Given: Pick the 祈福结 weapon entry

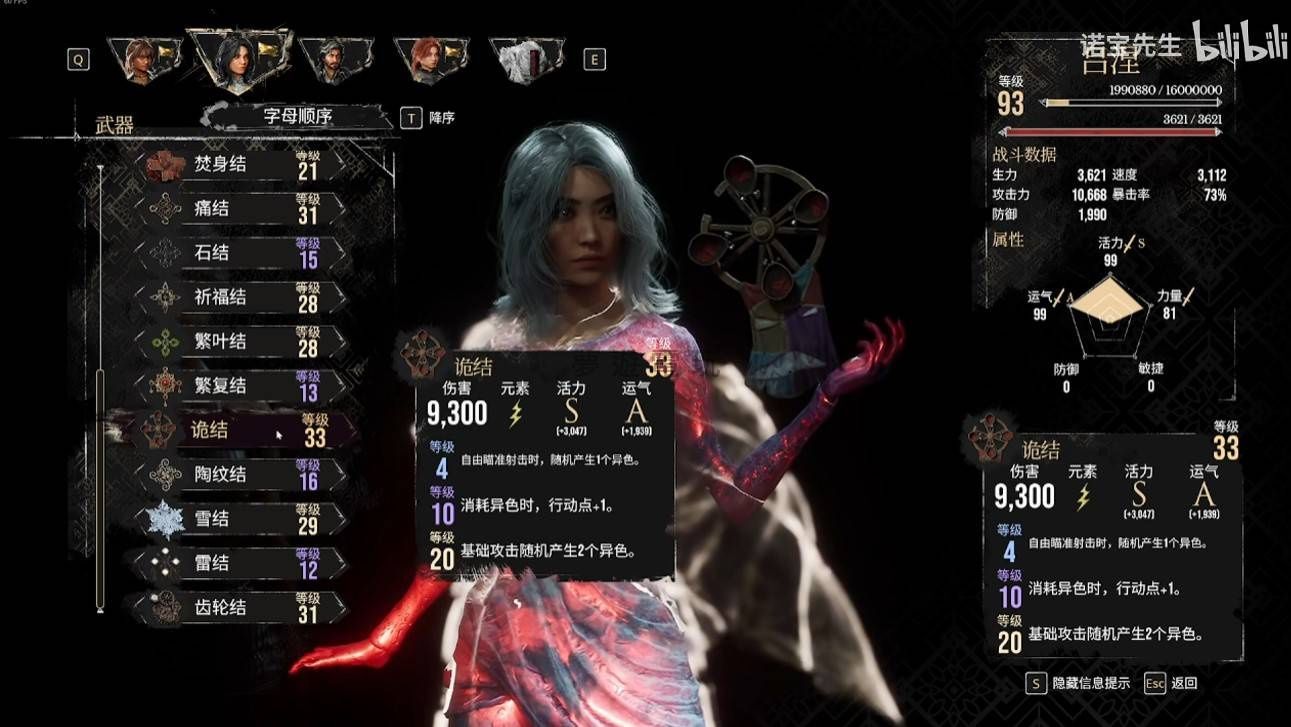Looking at the screenshot, I should (240, 297).
